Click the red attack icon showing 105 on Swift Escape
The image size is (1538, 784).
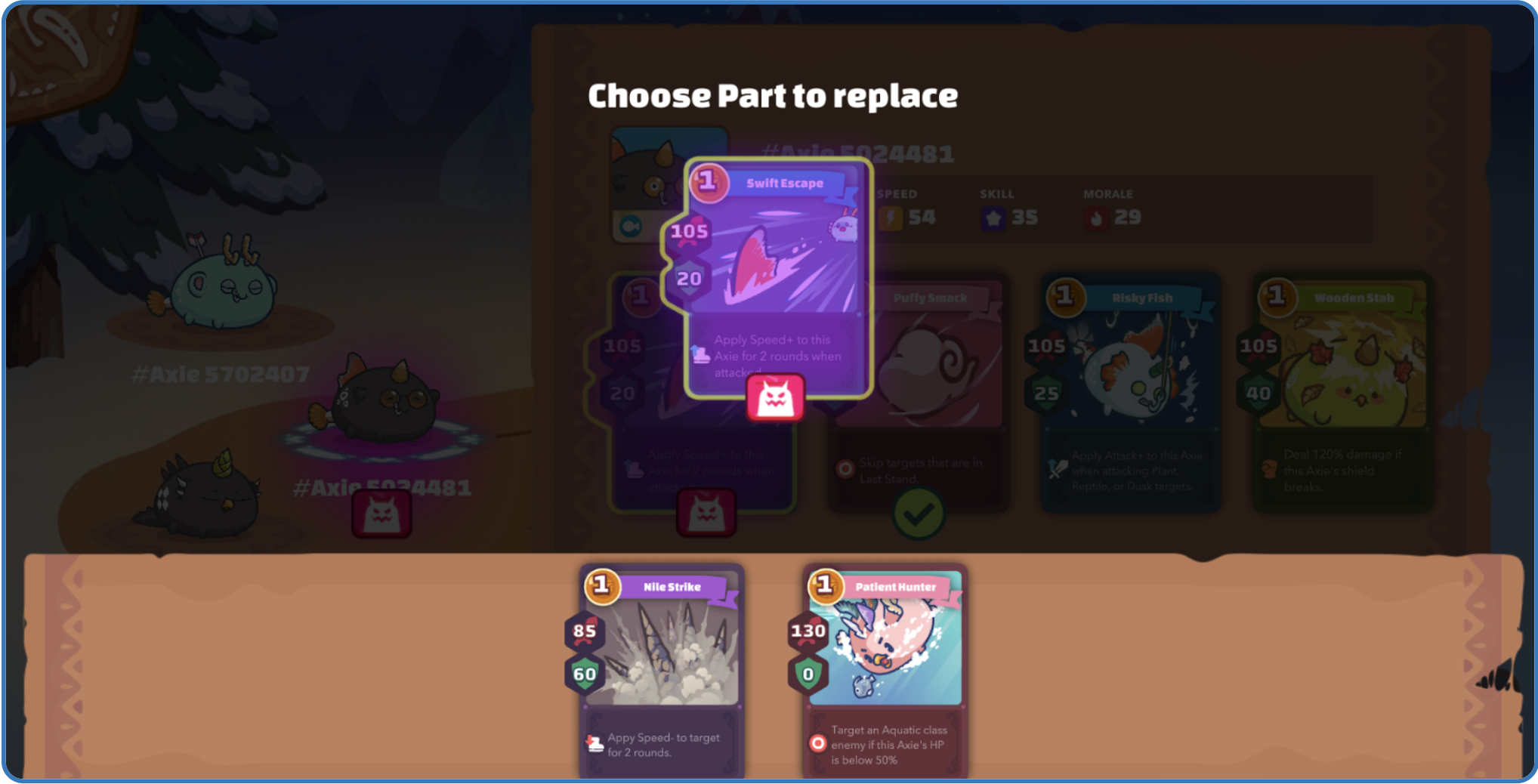(688, 232)
